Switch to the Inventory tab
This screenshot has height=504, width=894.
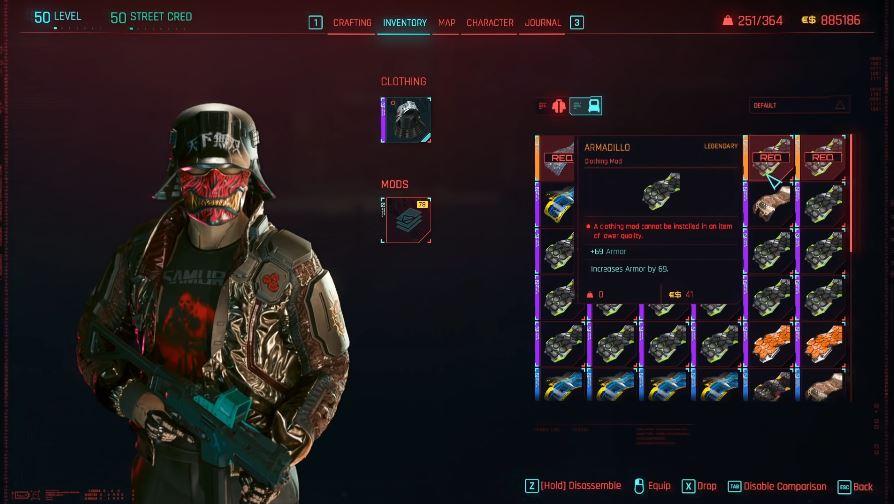coord(404,22)
